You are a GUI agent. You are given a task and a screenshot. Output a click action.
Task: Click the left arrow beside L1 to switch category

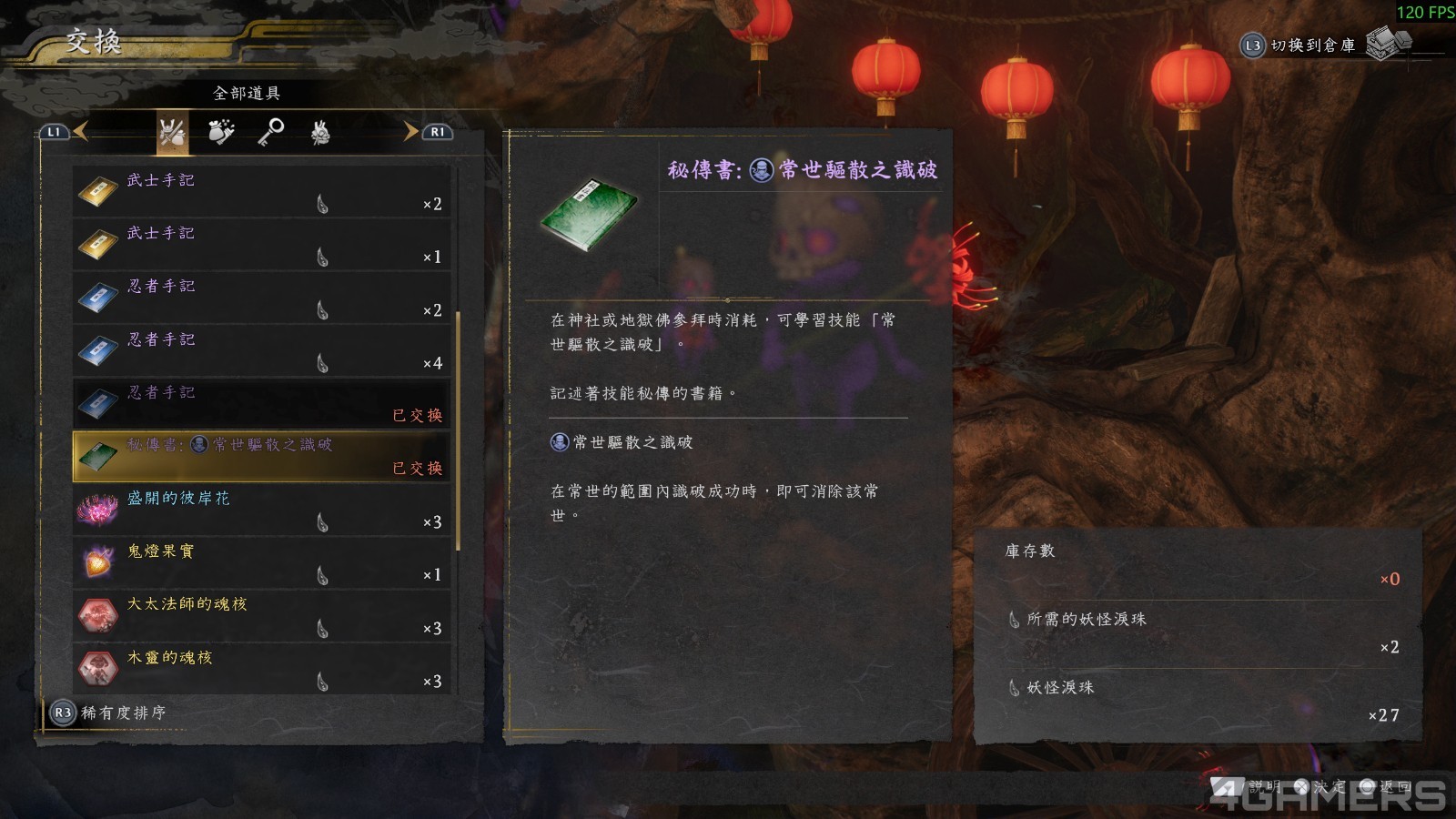pos(82,131)
